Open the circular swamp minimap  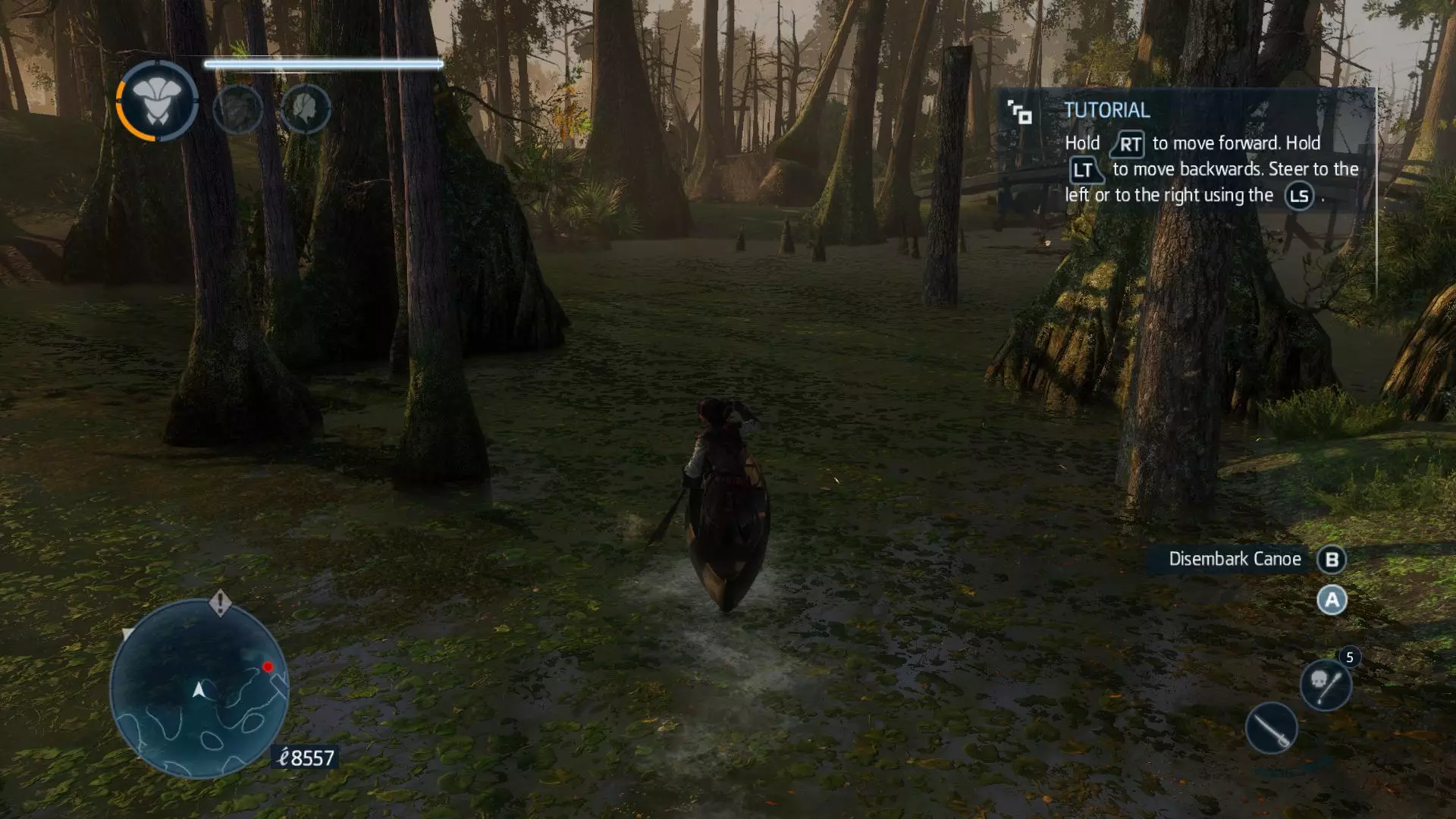pyautogui.click(x=199, y=689)
